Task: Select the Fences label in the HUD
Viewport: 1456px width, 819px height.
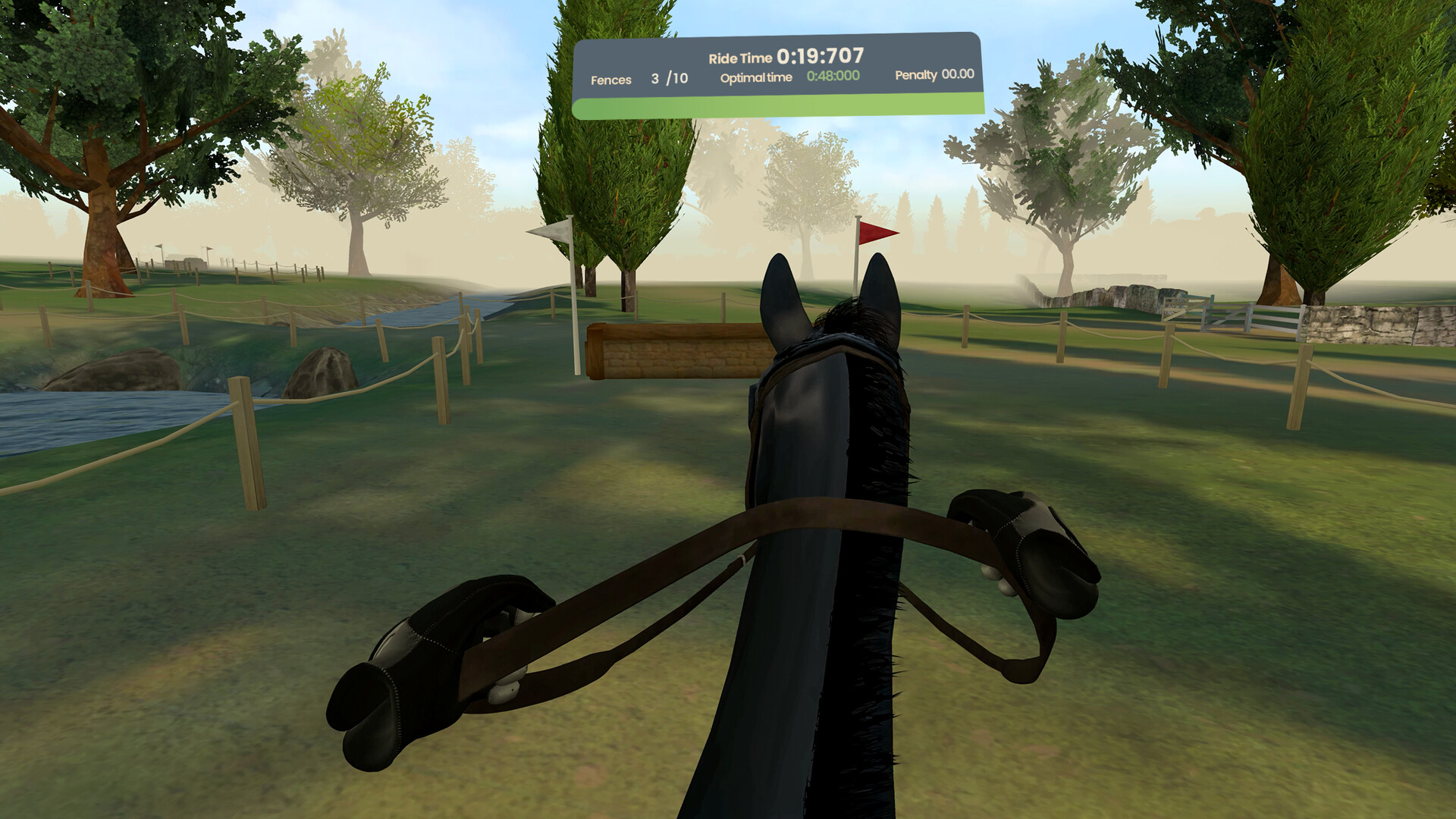Action: pyautogui.click(x=611, y=80)
